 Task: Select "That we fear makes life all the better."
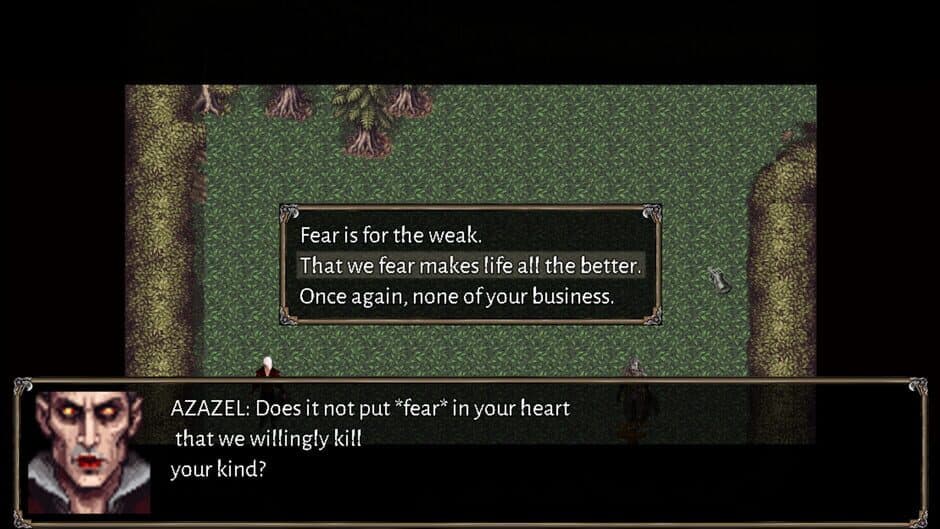[470, 266]
